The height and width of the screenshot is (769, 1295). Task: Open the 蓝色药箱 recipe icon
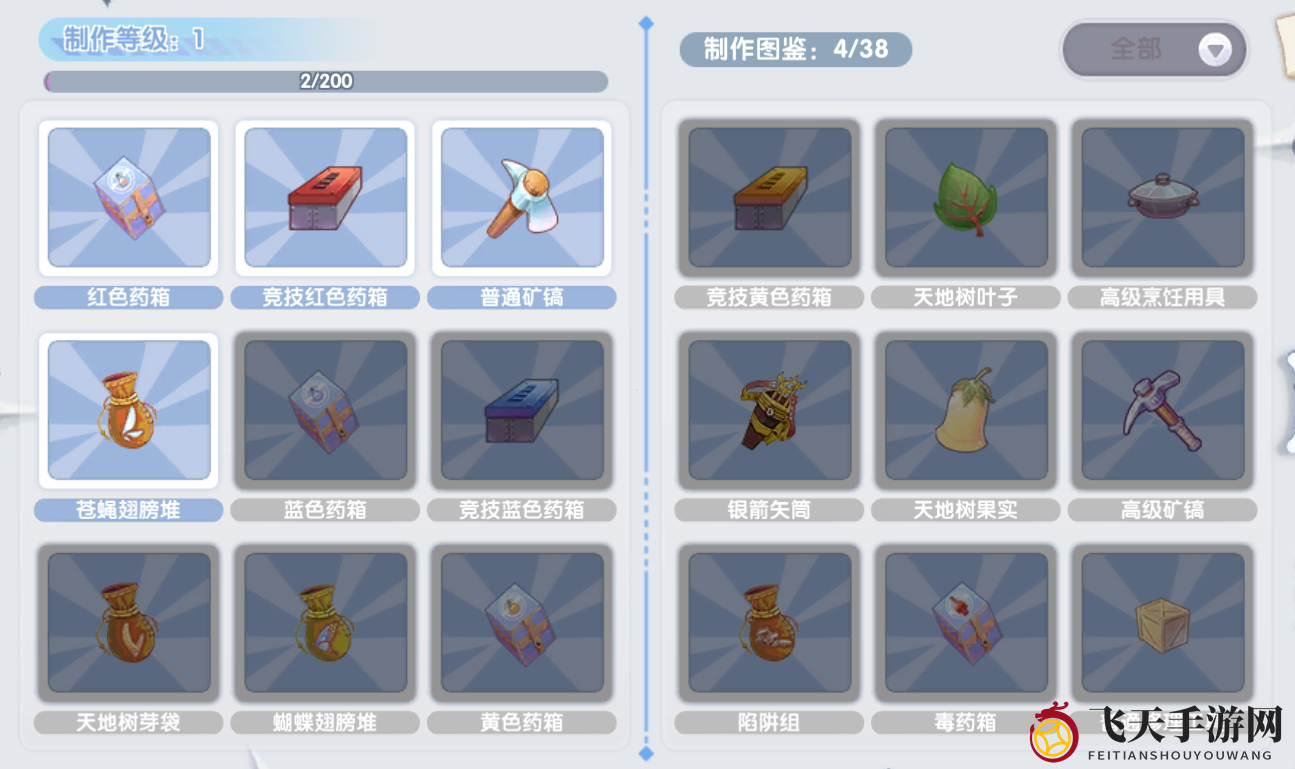point(324,410)
